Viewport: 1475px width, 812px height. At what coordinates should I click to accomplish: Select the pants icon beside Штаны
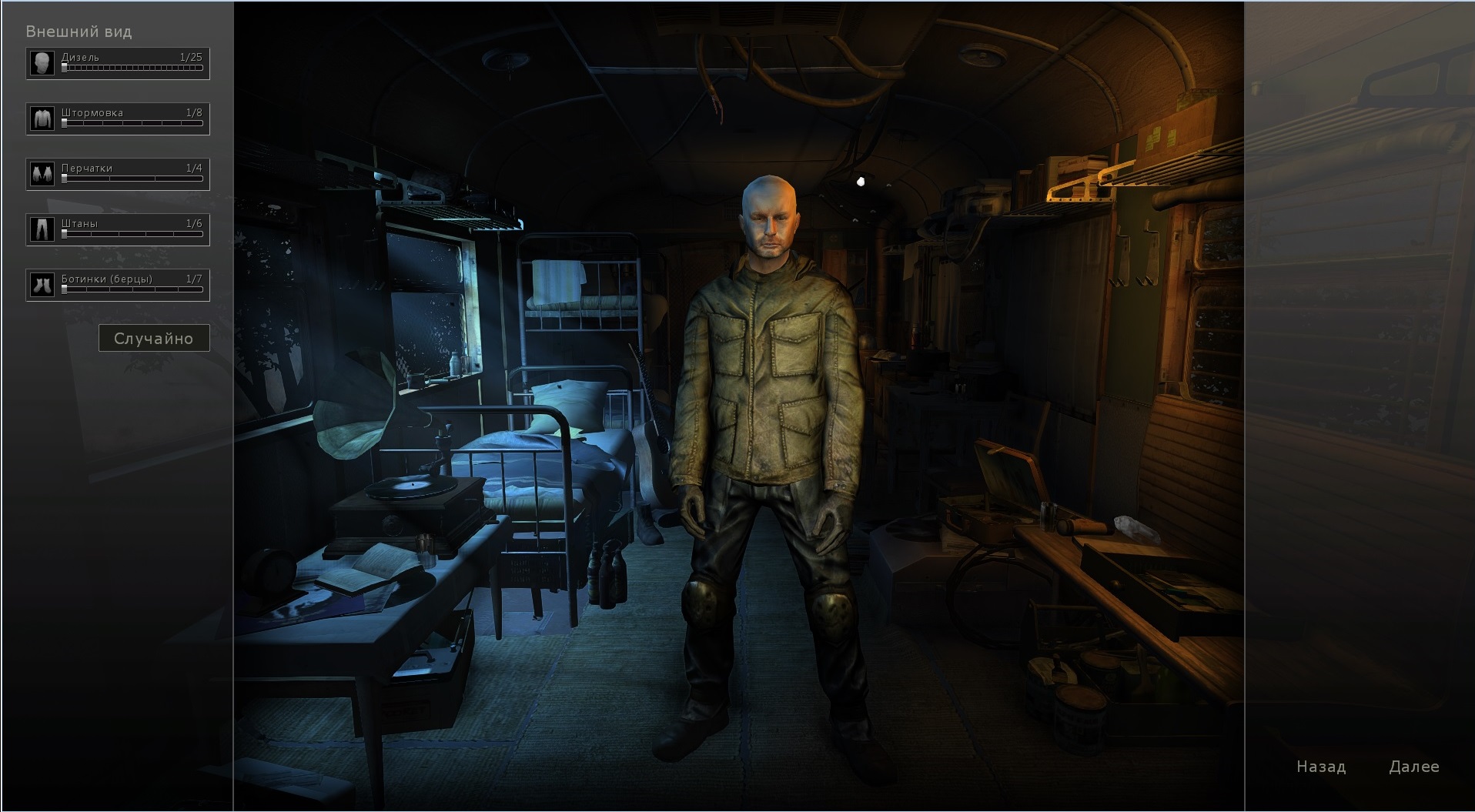tap(42, 230)
